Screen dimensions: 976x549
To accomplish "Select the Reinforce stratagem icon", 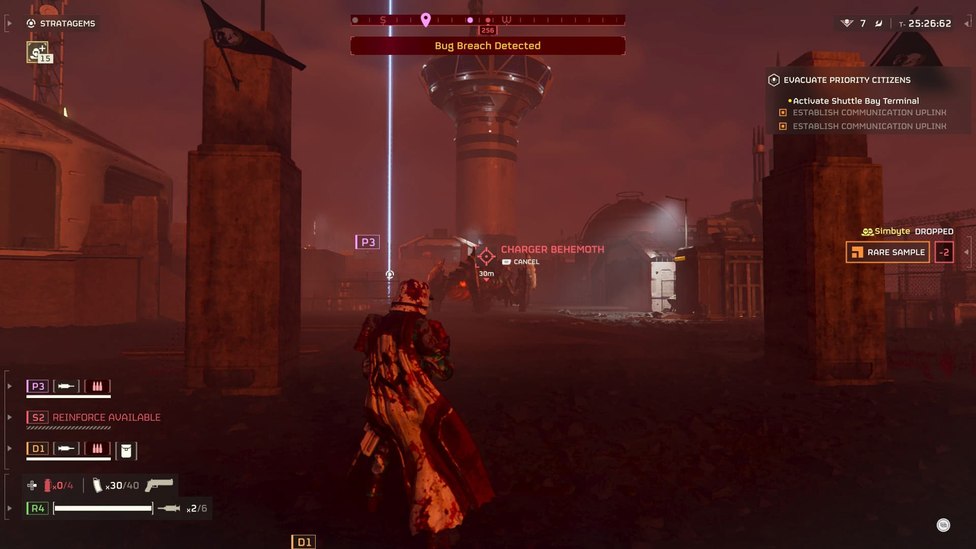I will pos(38,51).
